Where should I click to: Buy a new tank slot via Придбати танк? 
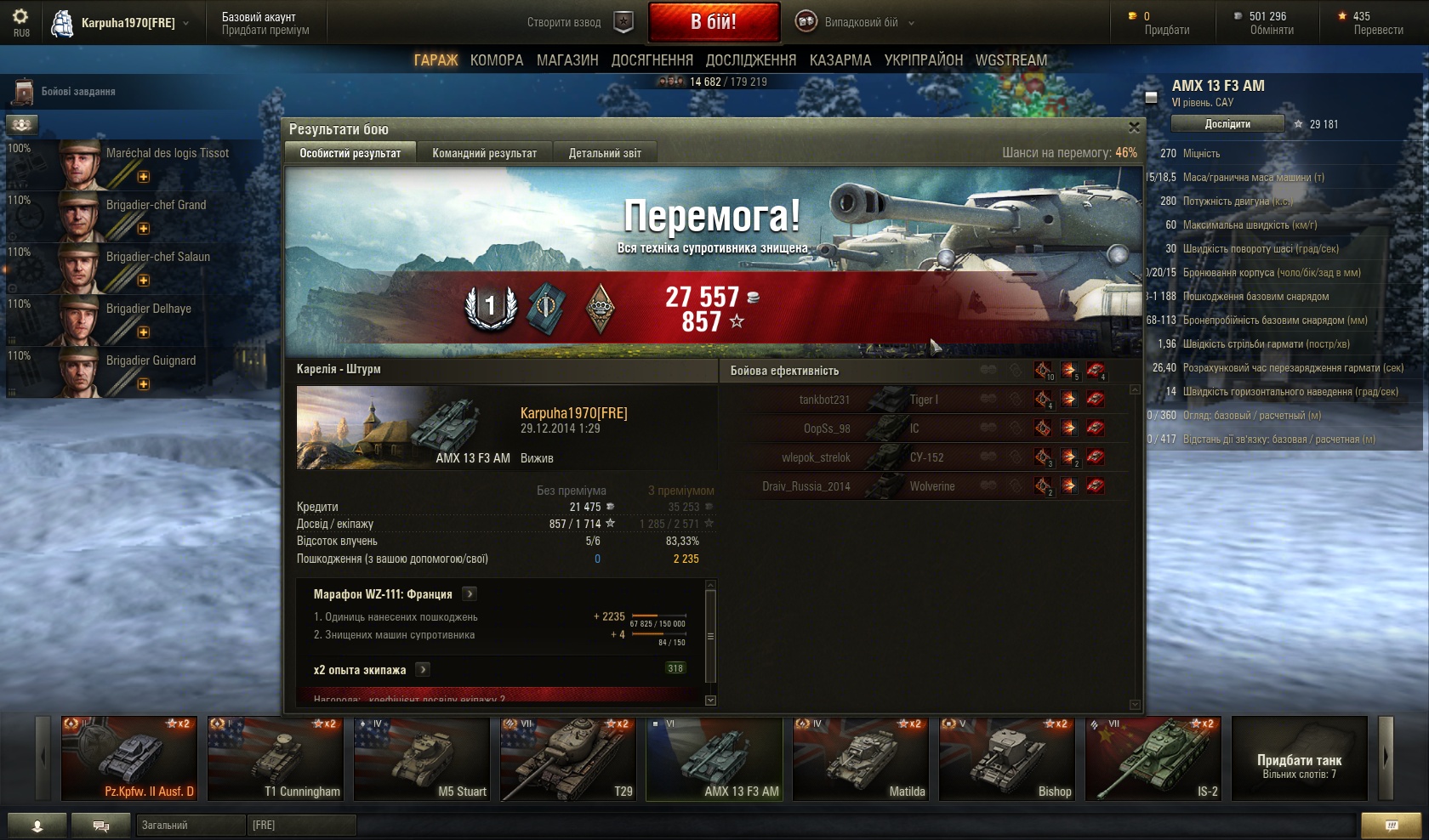(x=1299, y=758)
